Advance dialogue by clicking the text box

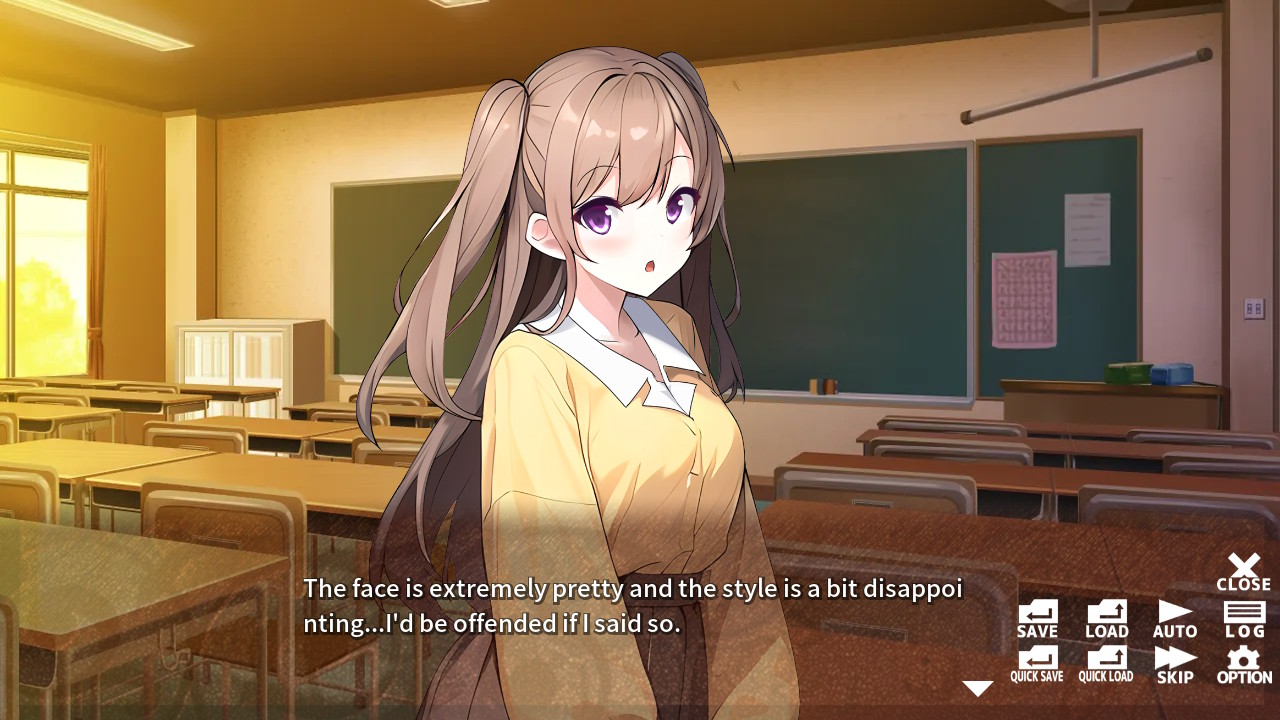620,605
